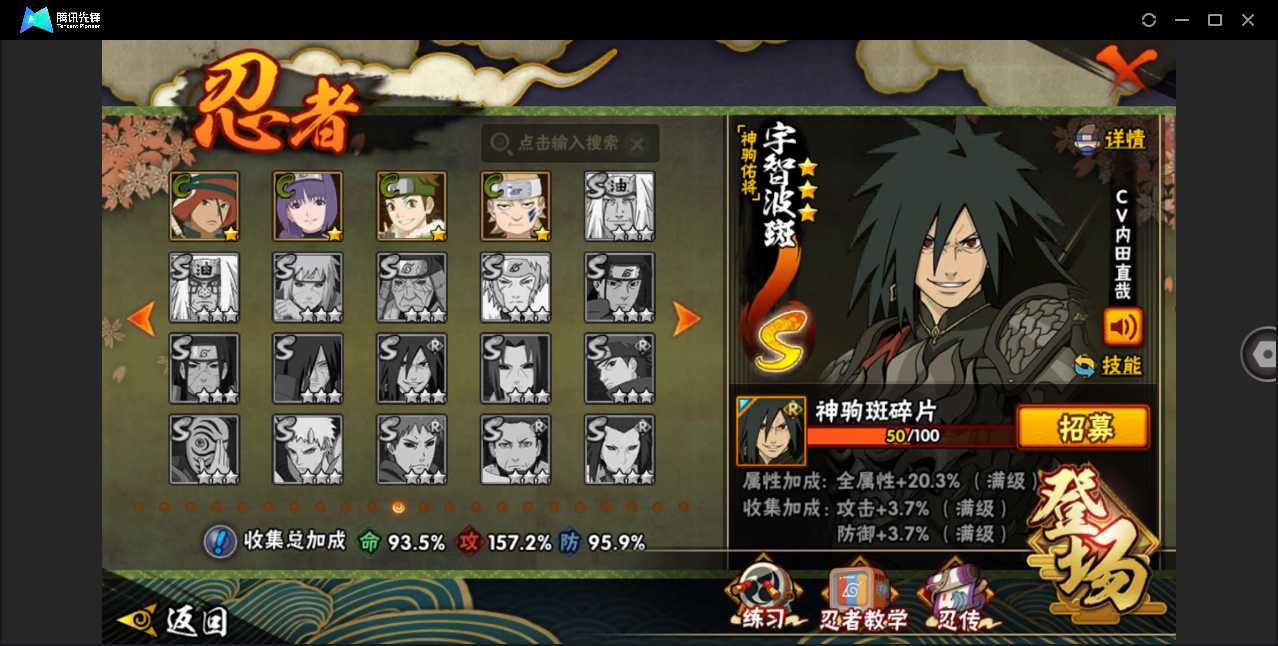Open the 详情 details panel
Viewport: 1278px width, 646px height.
[1110, 140]
